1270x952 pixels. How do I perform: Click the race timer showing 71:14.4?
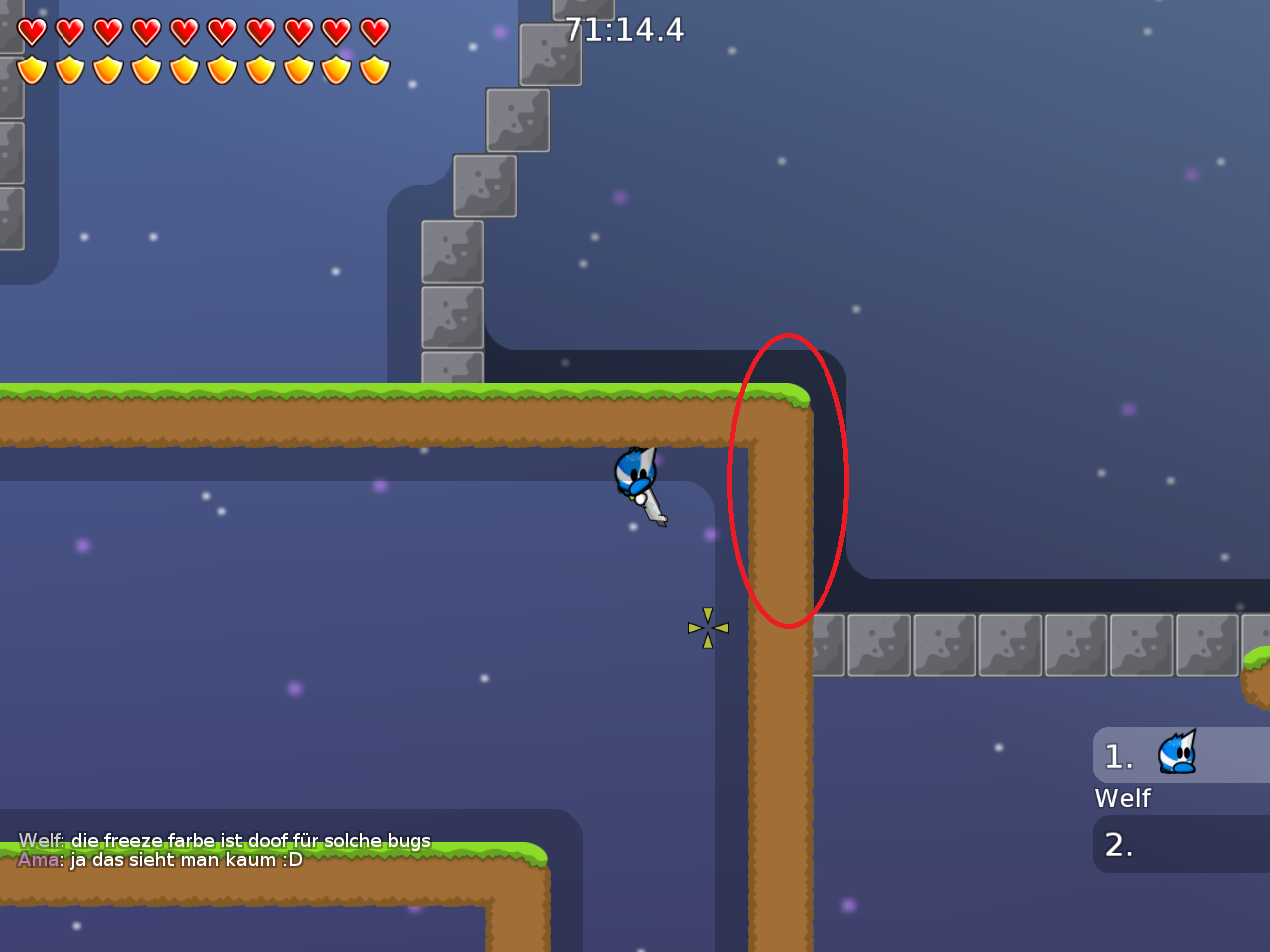coord(622,31)
